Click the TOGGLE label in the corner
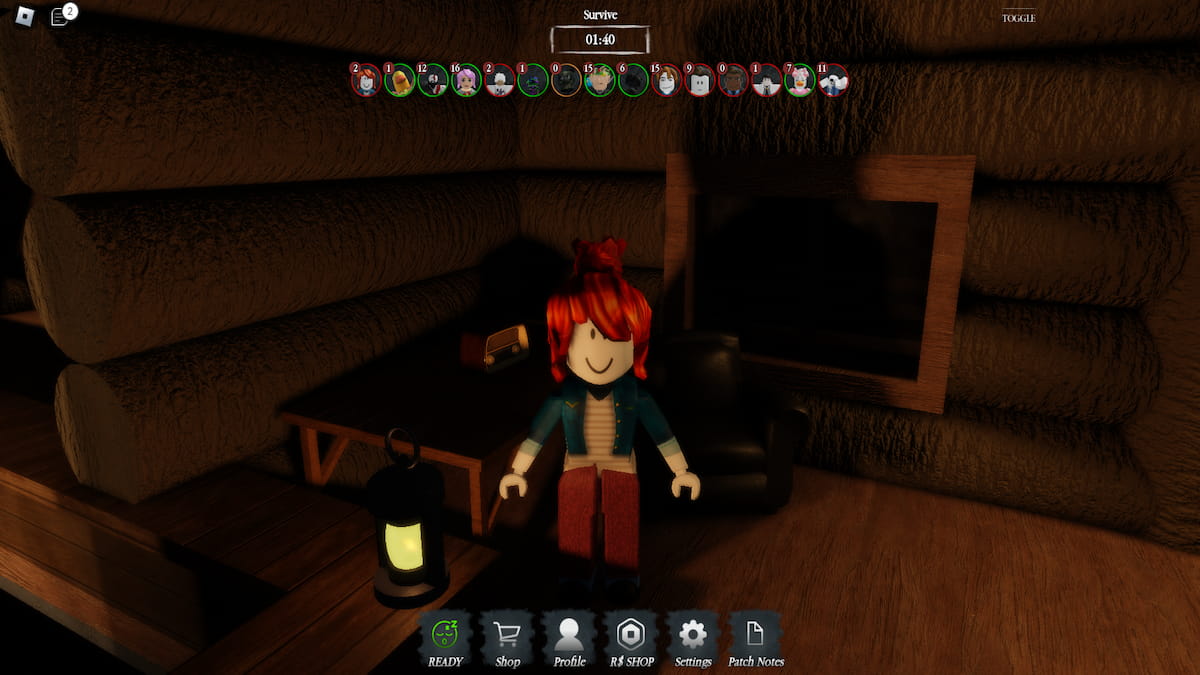This screenshot has height=675, width=1200. coord(1018,18)
